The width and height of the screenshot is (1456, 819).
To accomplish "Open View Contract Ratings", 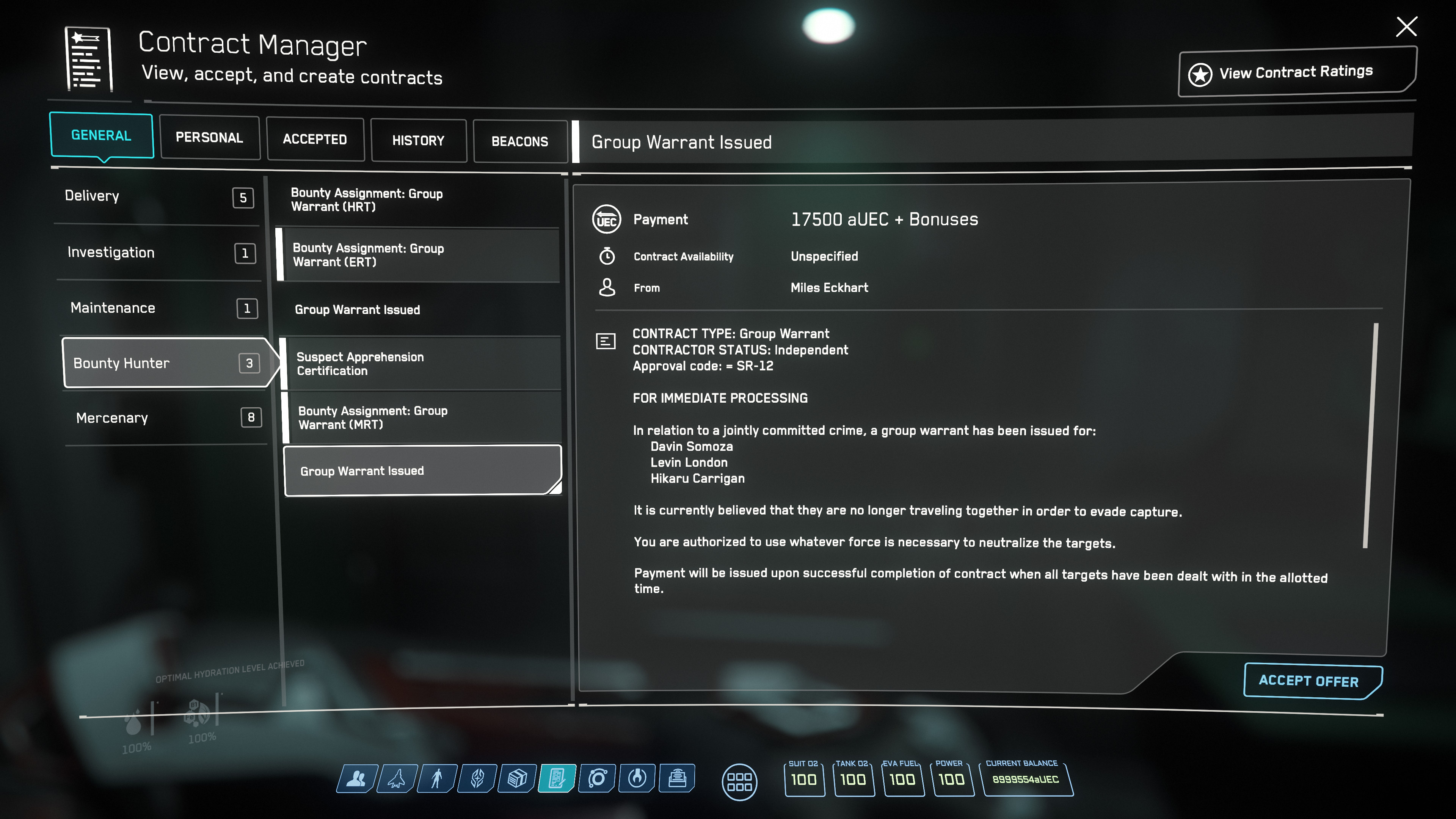I will coord(1296,73).
